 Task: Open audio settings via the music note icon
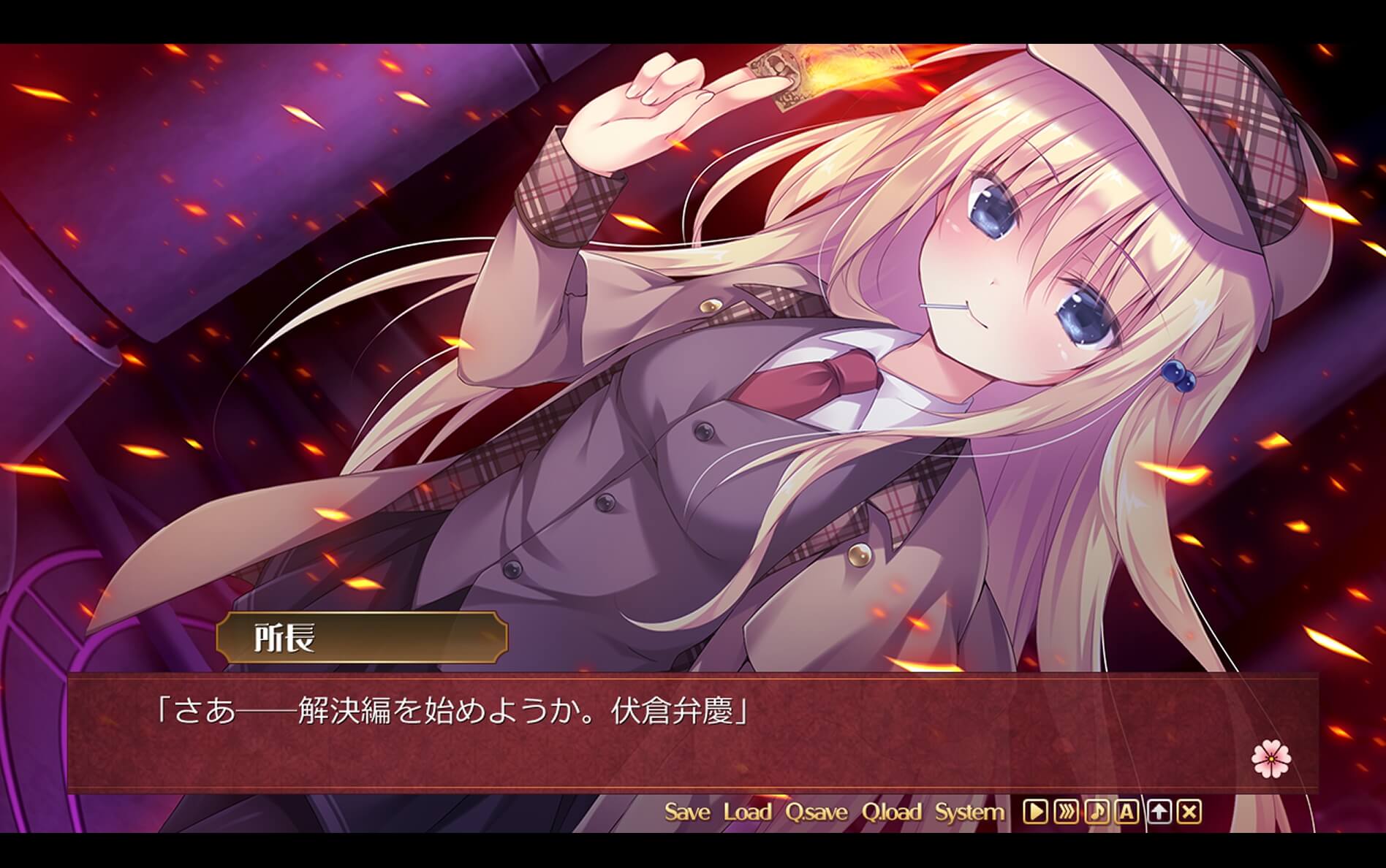click(x=1097, y=811)
